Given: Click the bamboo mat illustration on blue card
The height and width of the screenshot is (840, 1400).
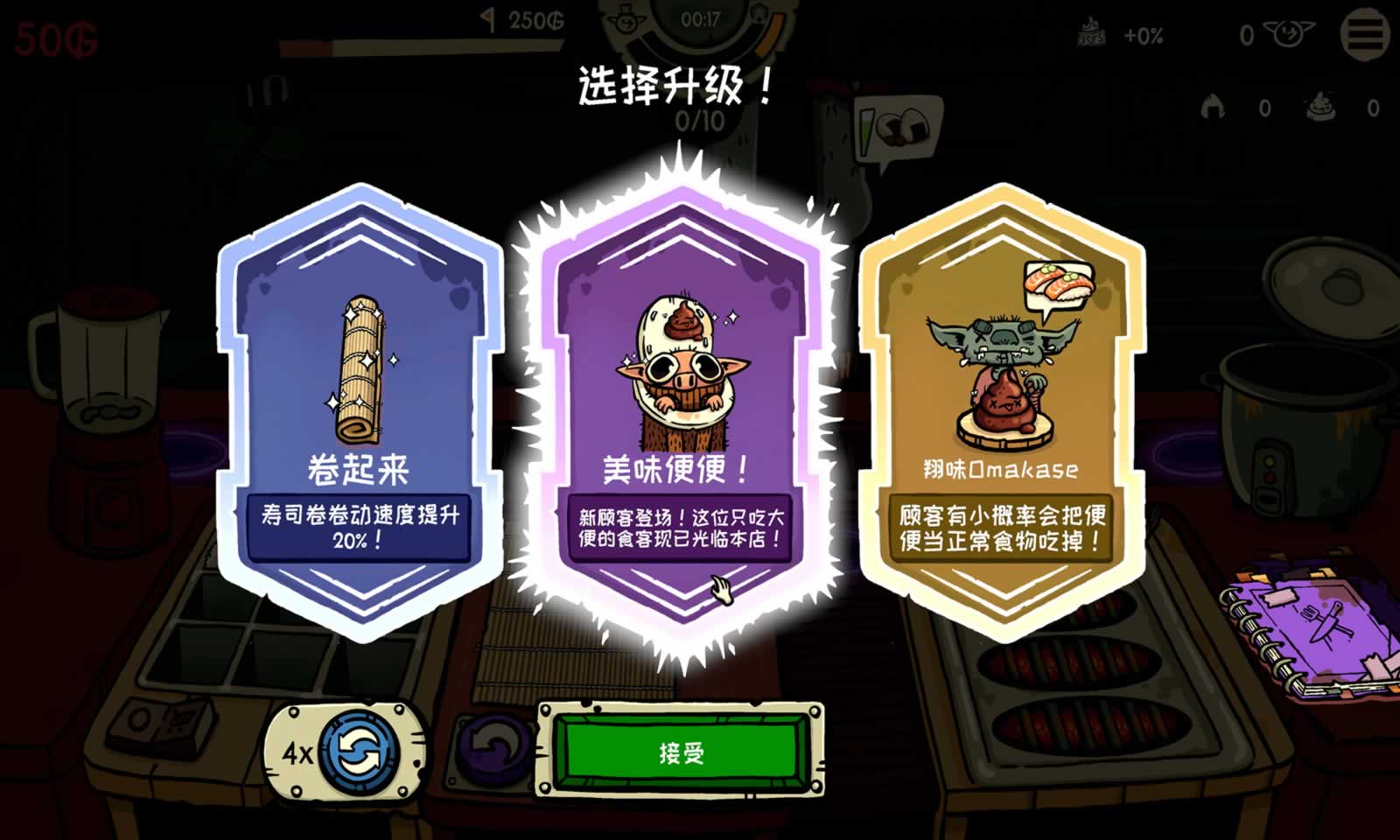Looking at the screenshot, I should [359, 367].
